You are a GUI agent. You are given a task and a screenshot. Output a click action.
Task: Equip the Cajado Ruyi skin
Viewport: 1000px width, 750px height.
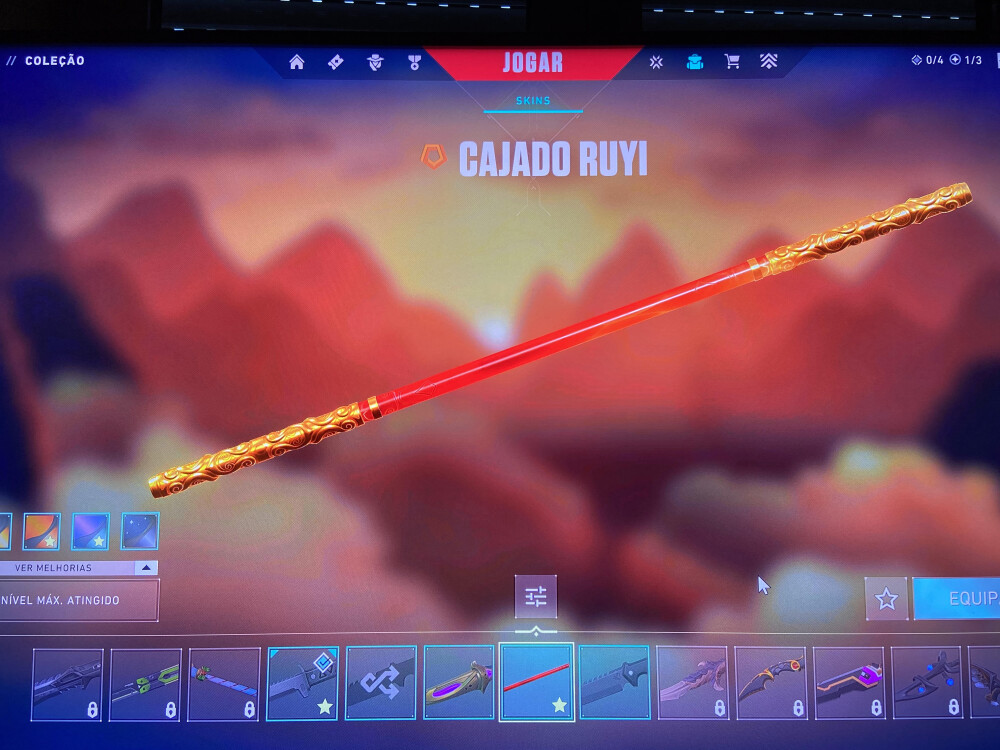[958, 598]
